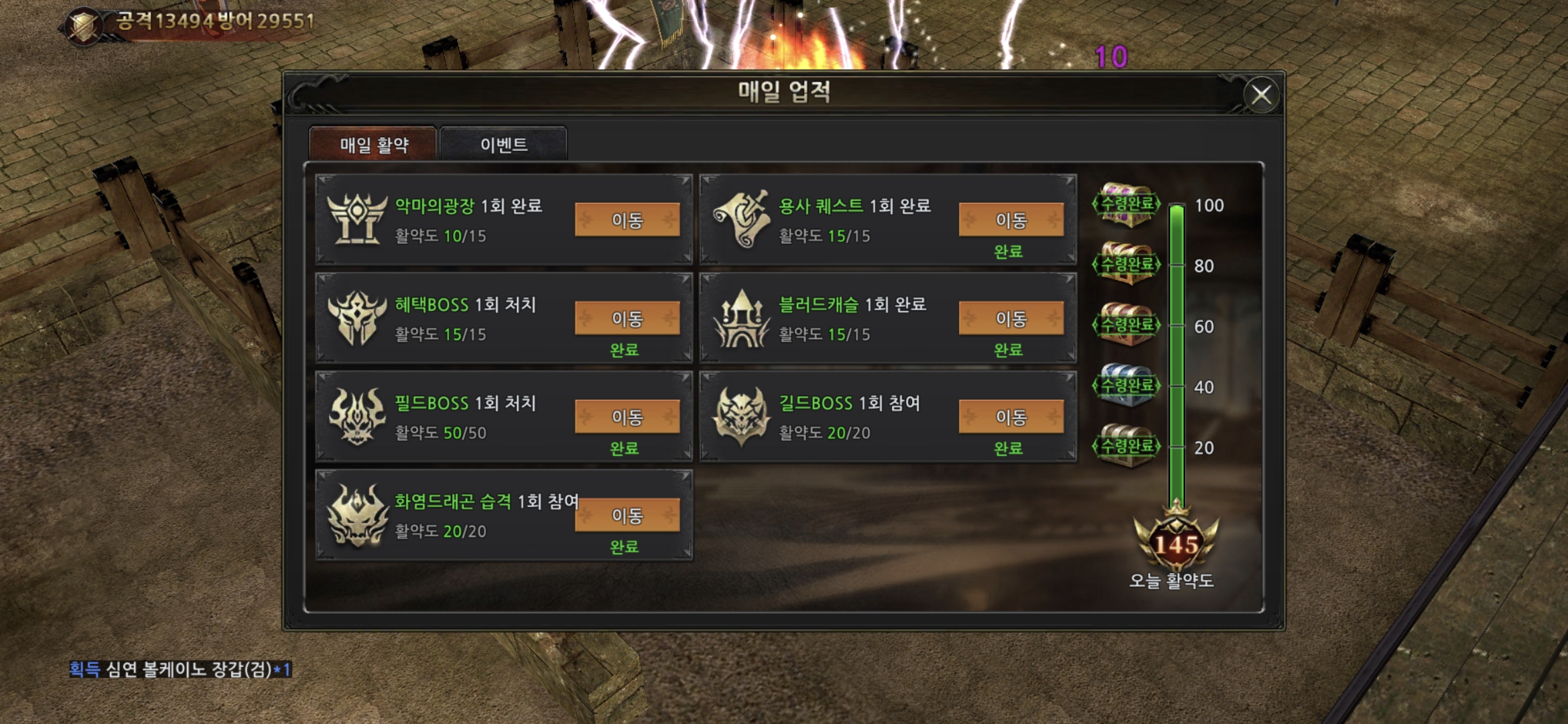Click the 용사 퀘스트 scroll icon

click(x=740, y=219)
